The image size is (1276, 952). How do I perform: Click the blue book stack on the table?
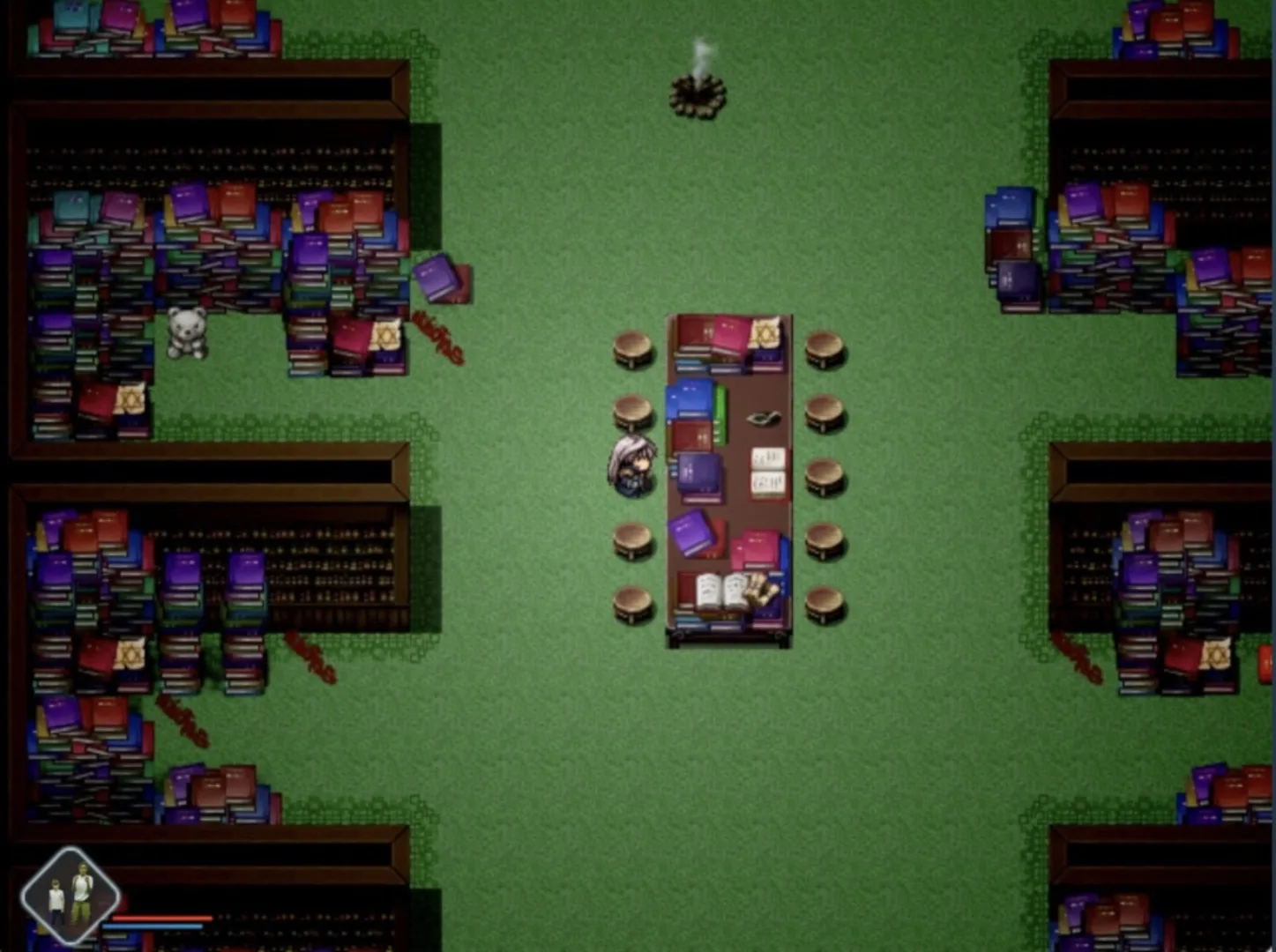pyautogui.click(x=689, y=397)
